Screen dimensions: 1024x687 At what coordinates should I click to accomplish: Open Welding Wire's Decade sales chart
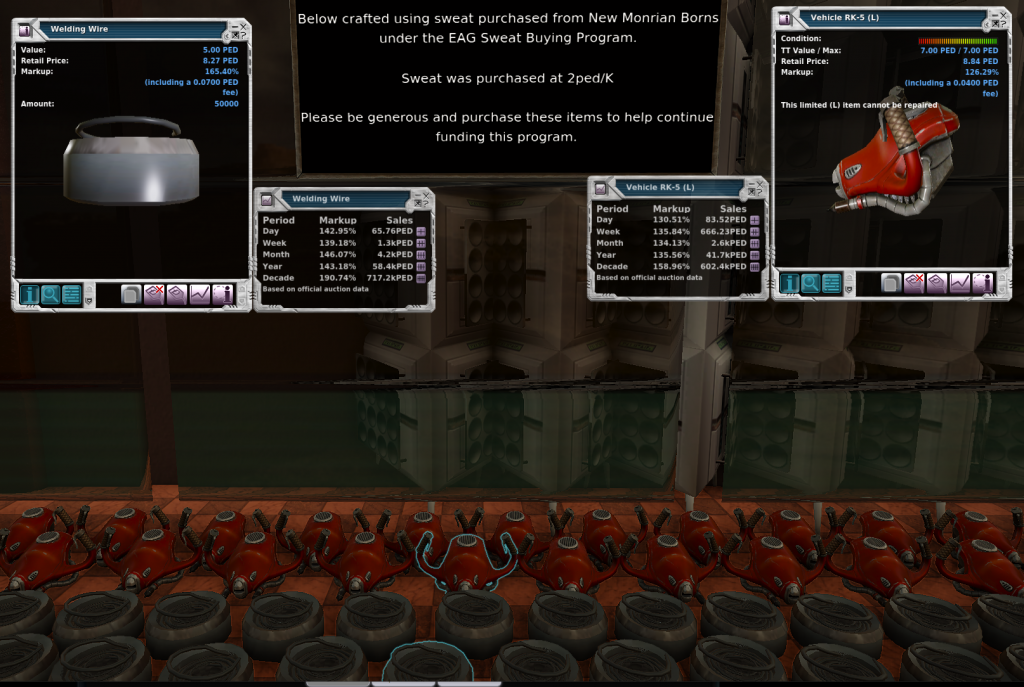pyautogui.click(x=421, y=278)
